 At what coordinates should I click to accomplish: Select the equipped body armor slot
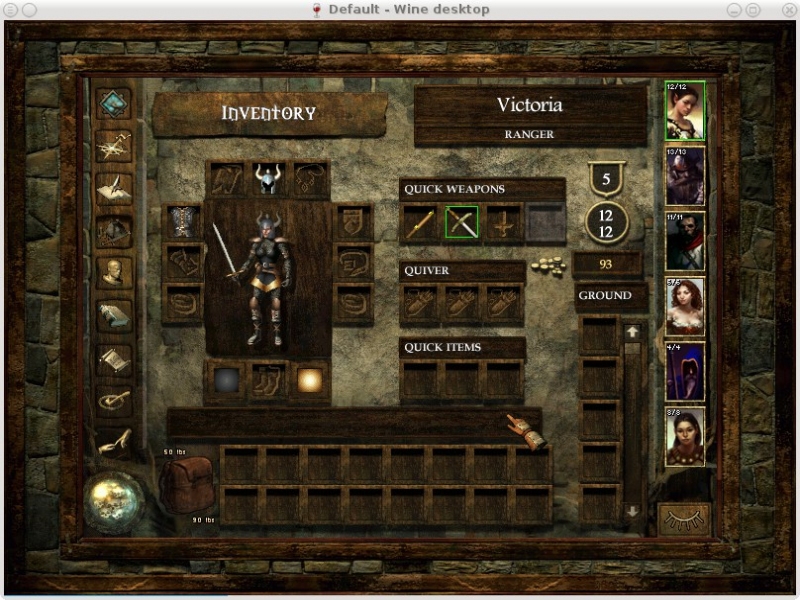[182, 222]
